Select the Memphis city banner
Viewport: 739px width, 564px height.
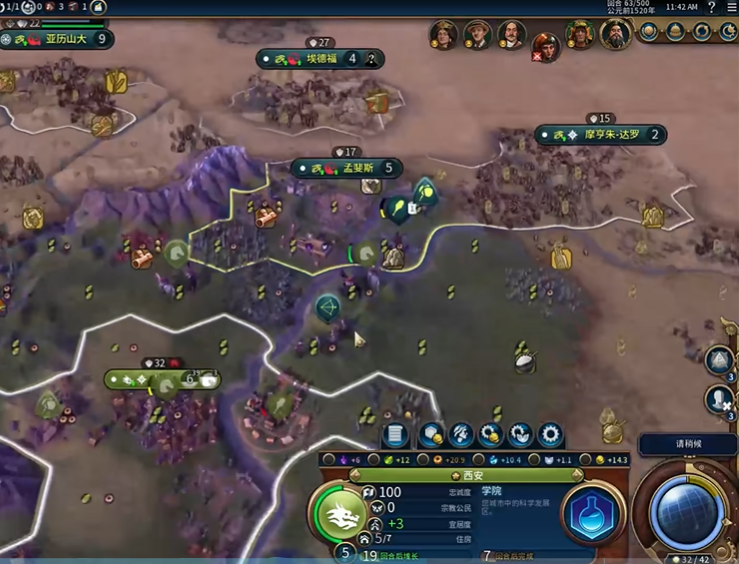tap(347, 168)
